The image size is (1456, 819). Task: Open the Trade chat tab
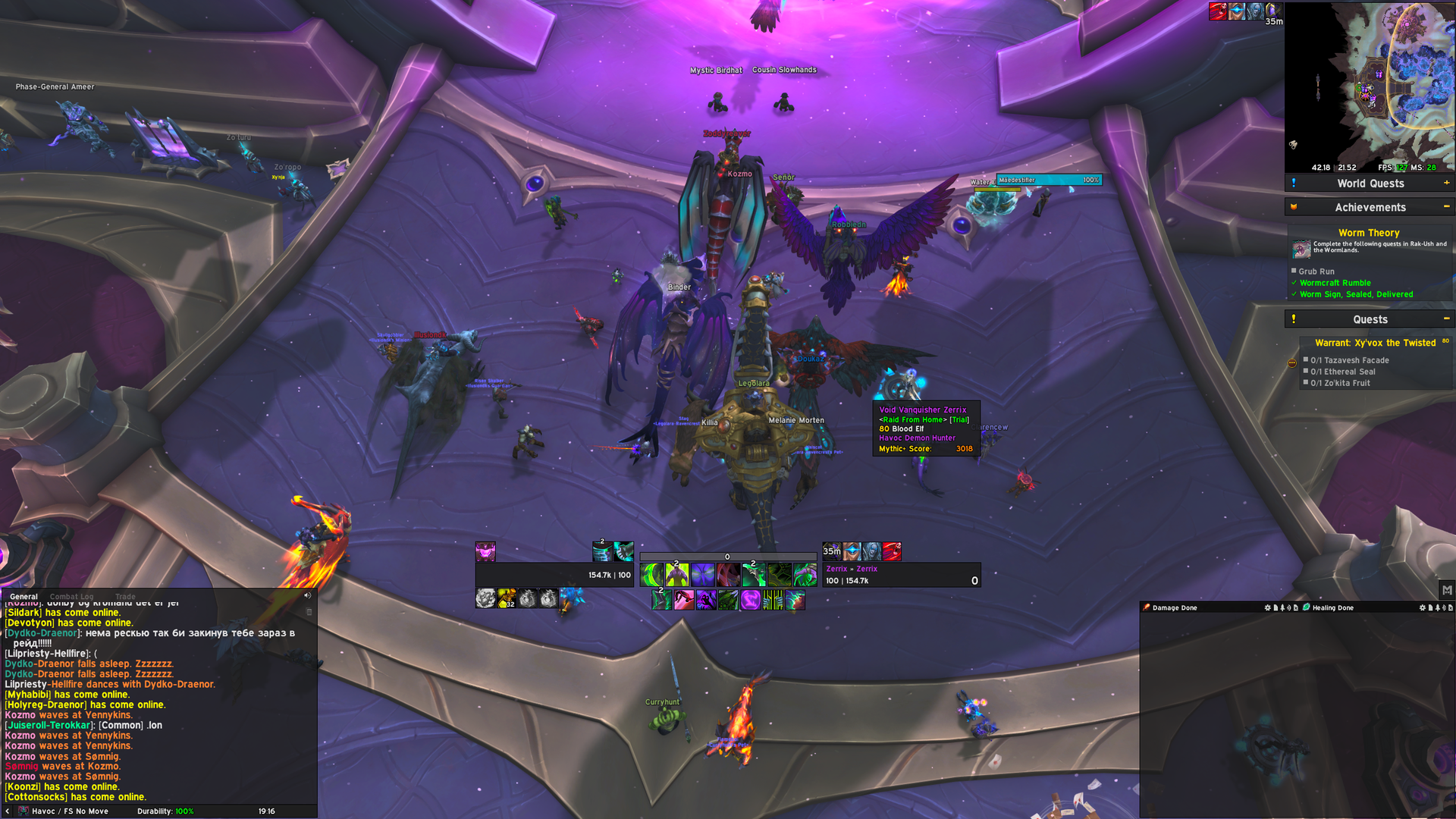point(125,597)
